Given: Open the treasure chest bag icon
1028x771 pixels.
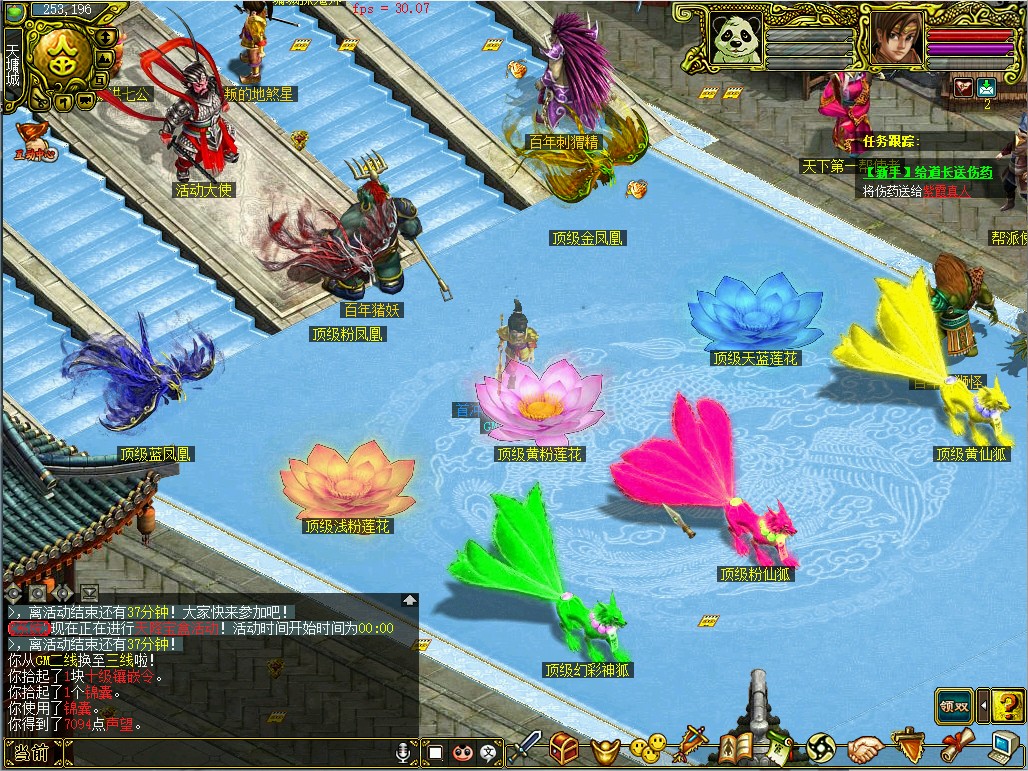Looking at the screenshot, I should point(565,748).
